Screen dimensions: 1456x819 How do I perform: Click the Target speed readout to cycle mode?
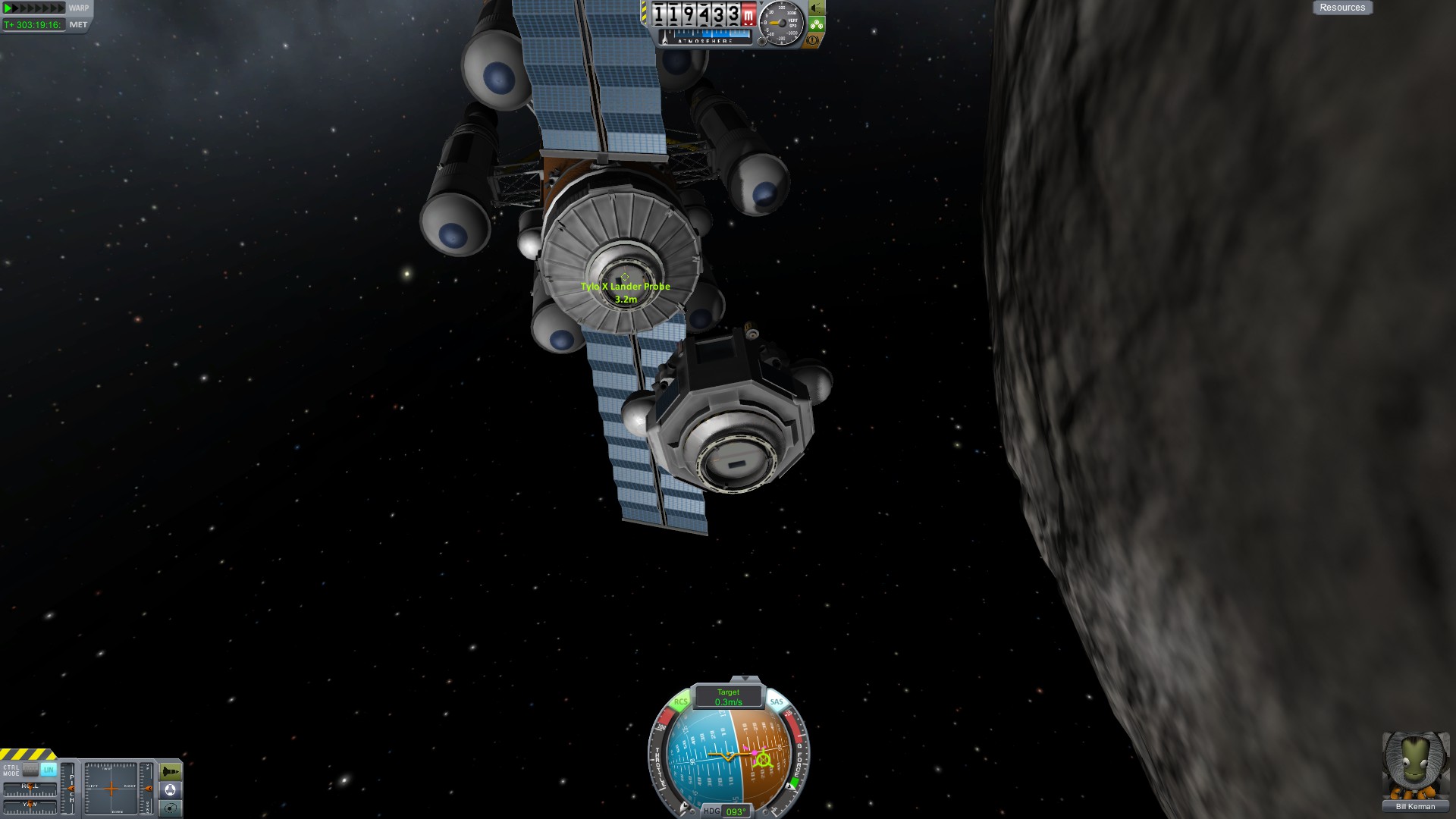coord(728,697)
